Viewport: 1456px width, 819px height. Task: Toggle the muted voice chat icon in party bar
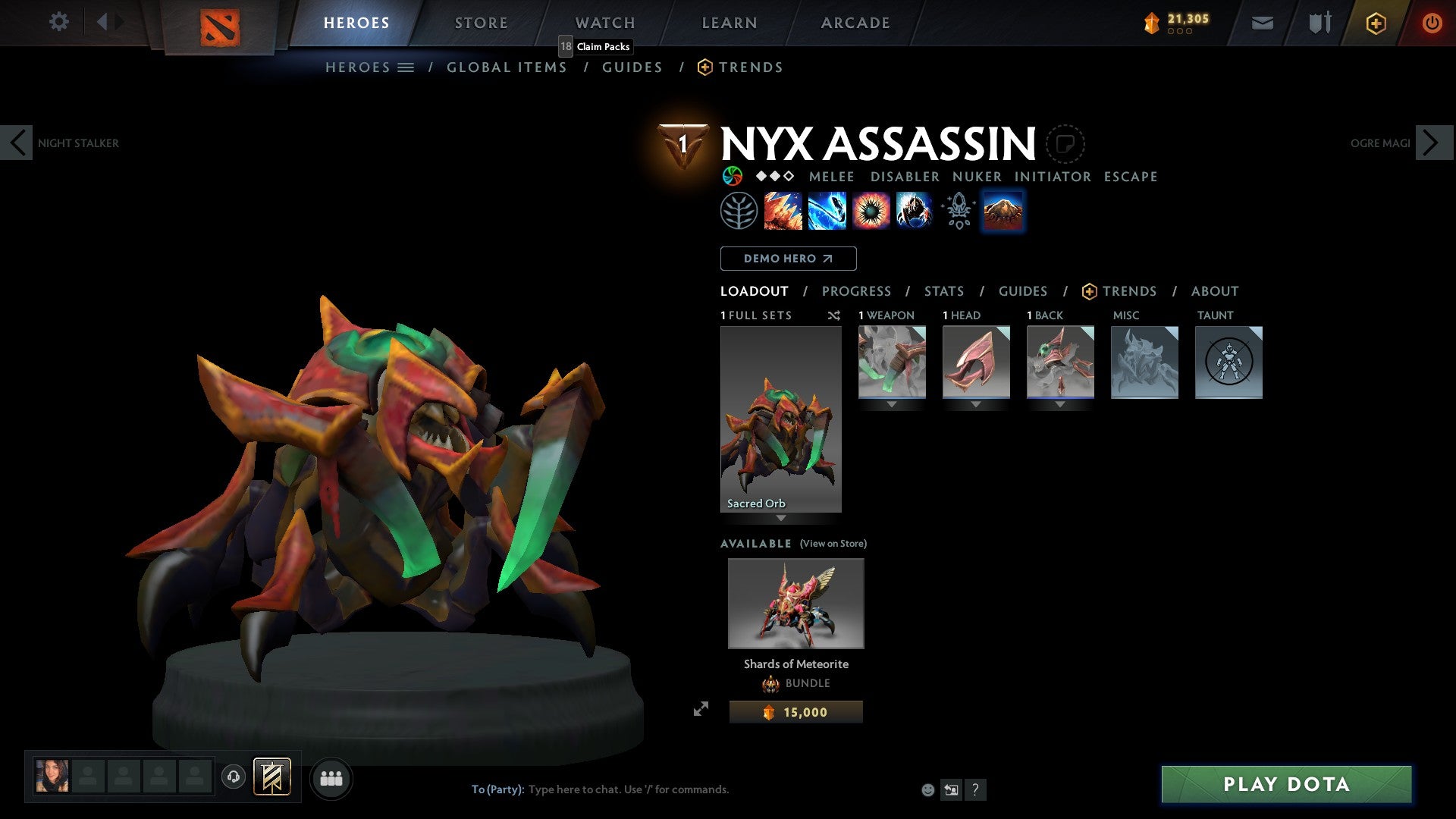point(234,777)
